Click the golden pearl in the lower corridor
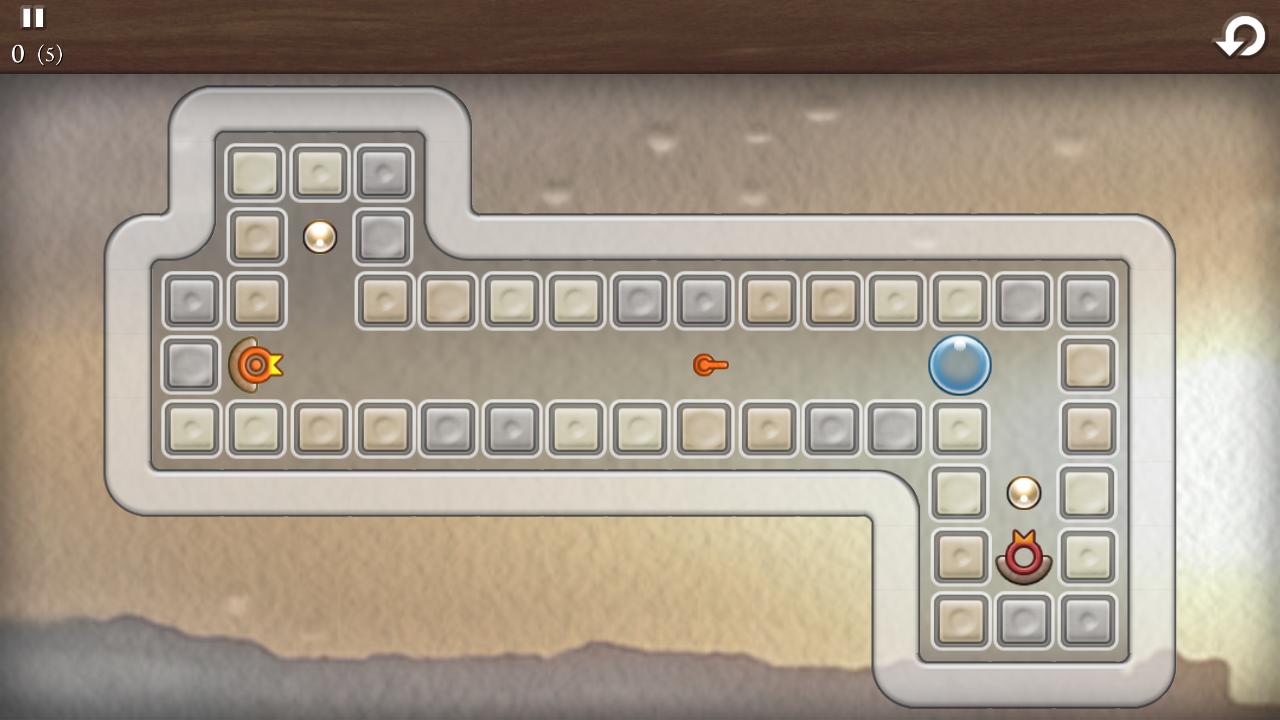The image size is (1280, 720). (1022, 492)
